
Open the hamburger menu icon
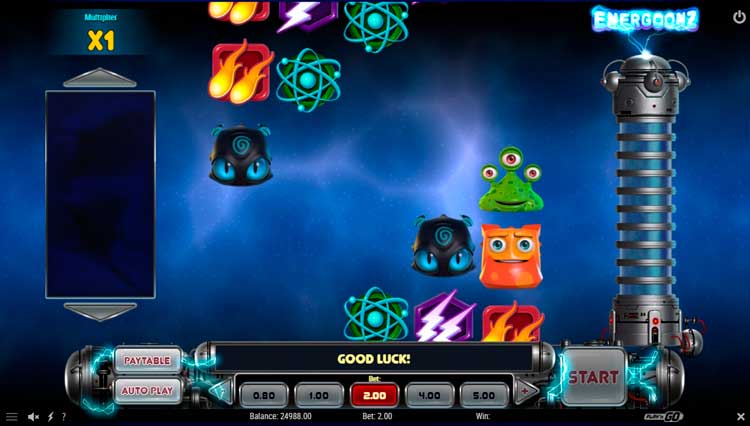[12, 417]
